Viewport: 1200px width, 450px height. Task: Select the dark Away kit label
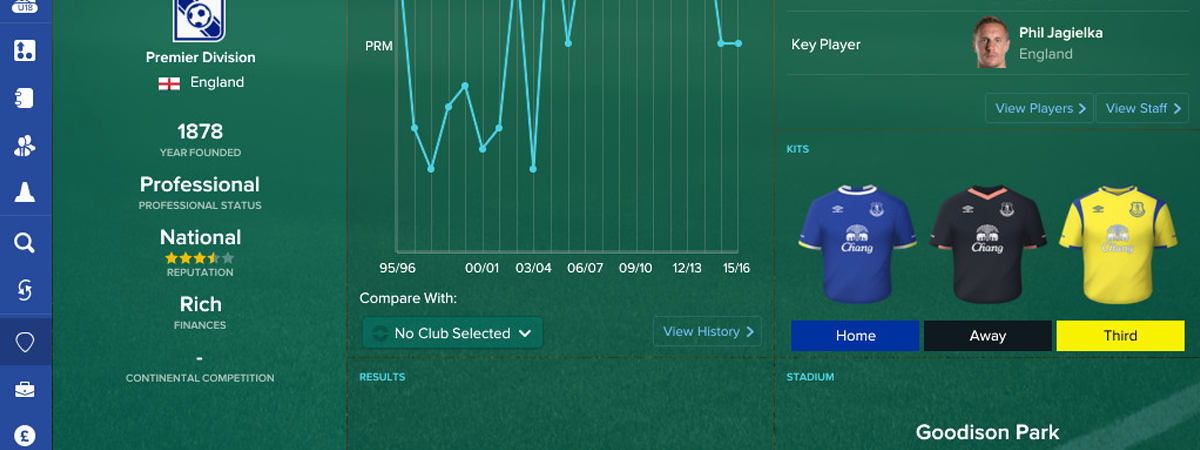pyautogui.click(x=987, y=336)
